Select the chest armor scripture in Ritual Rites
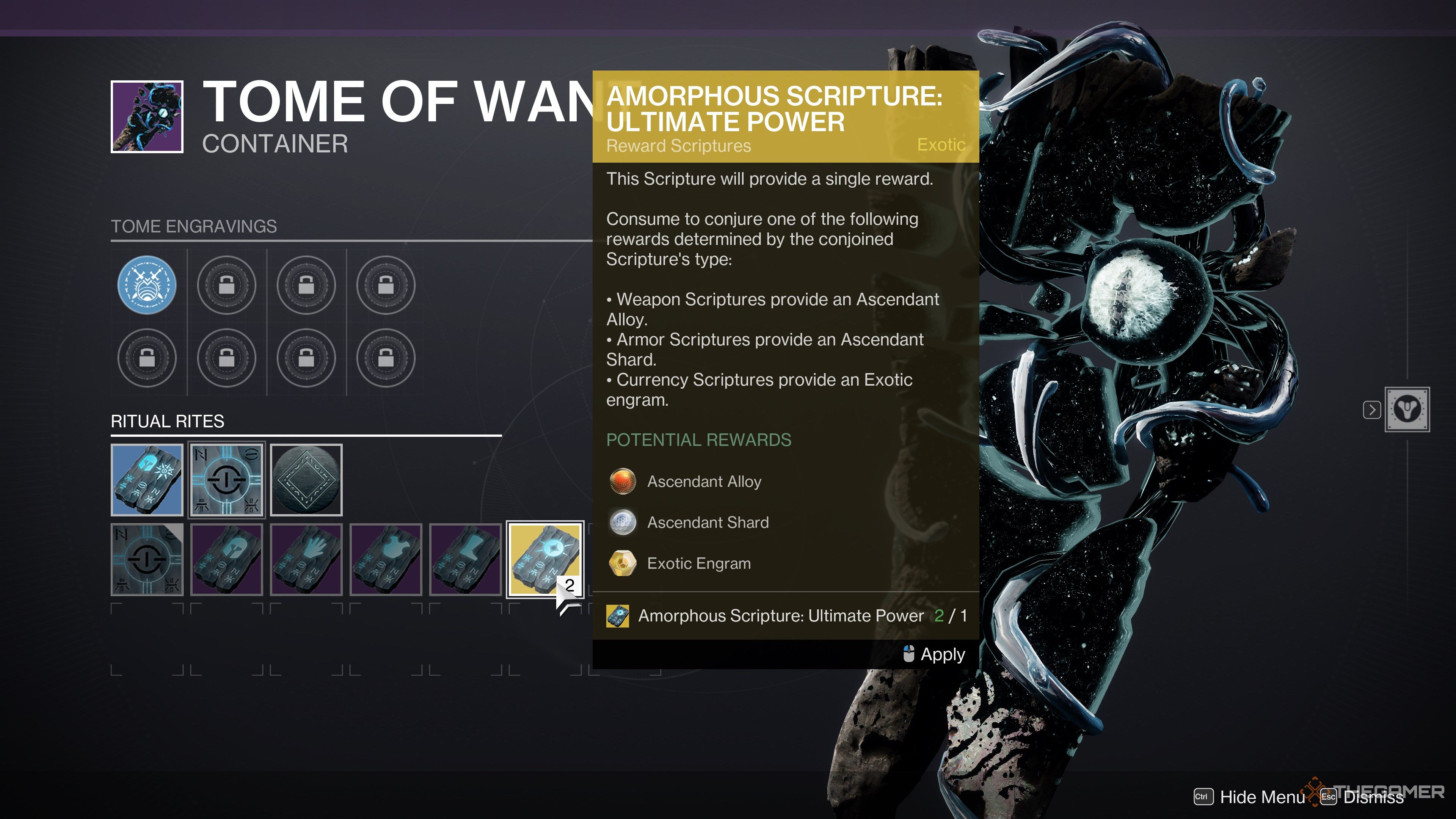This screenshot has height=819, width=1456. (387, 560)
